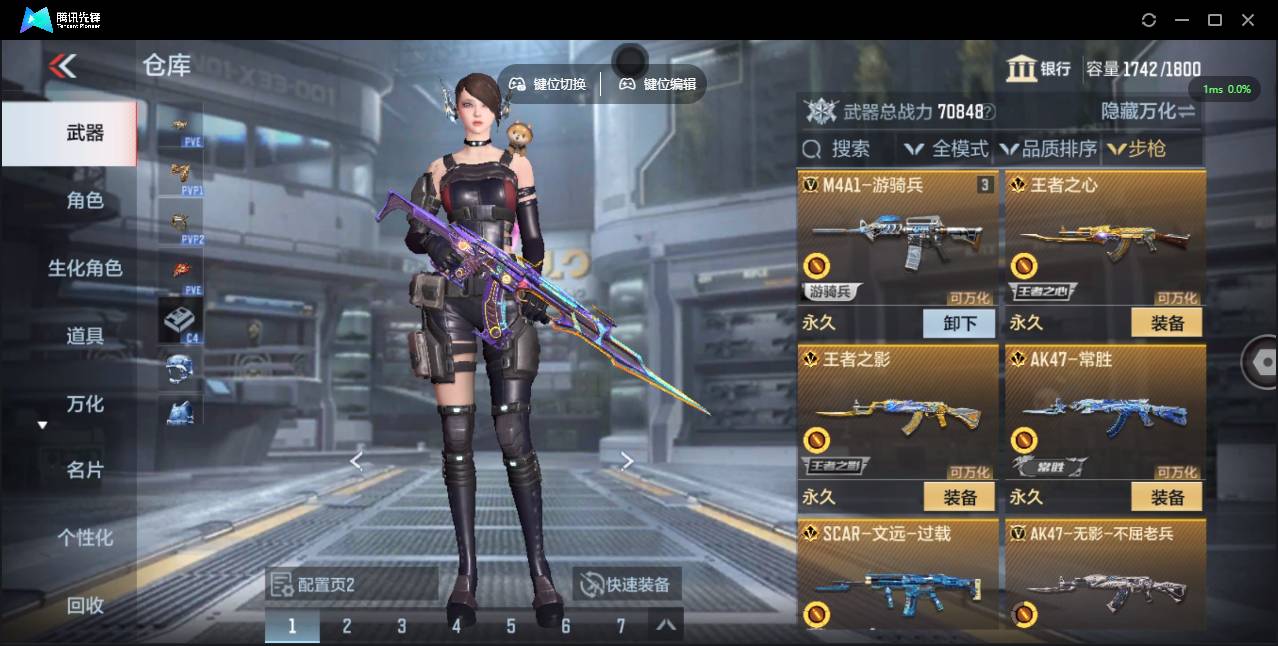The image size is (1278, 646).
Task: Open the 银行 bank
Action: coord(1038,69)
